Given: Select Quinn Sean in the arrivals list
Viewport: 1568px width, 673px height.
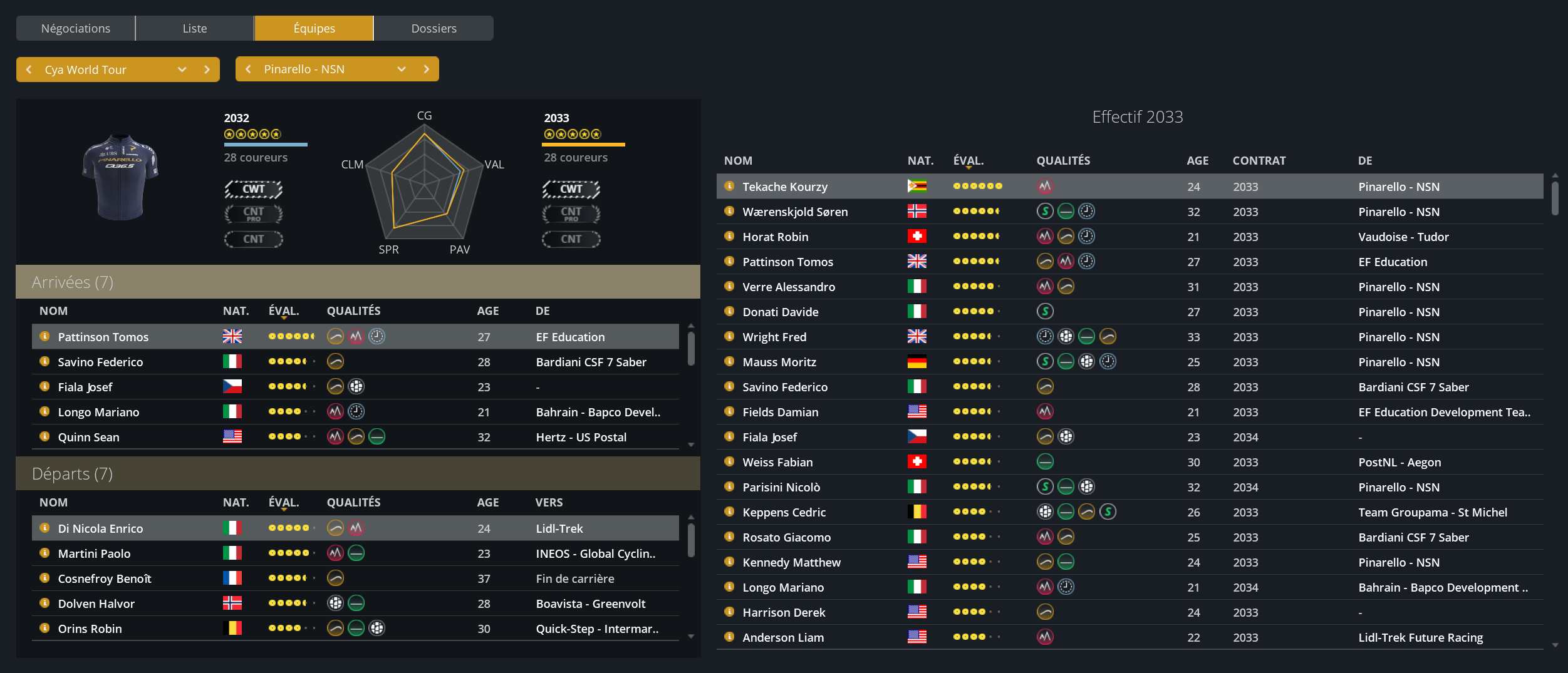Looking at the screenshot, I should pyautogui.click(x=88, y=437).
